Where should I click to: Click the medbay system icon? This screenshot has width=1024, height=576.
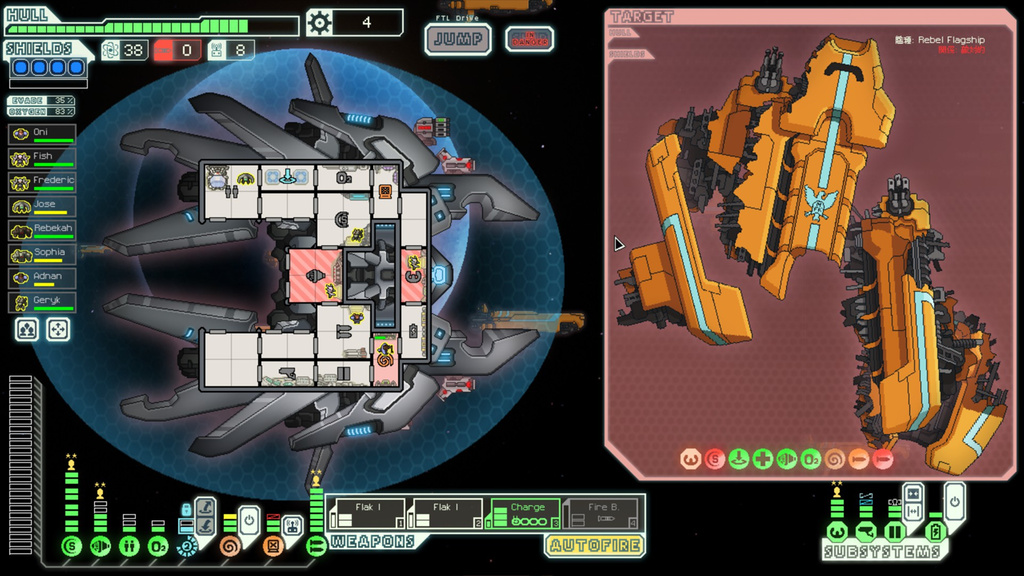tap(129, 546)
